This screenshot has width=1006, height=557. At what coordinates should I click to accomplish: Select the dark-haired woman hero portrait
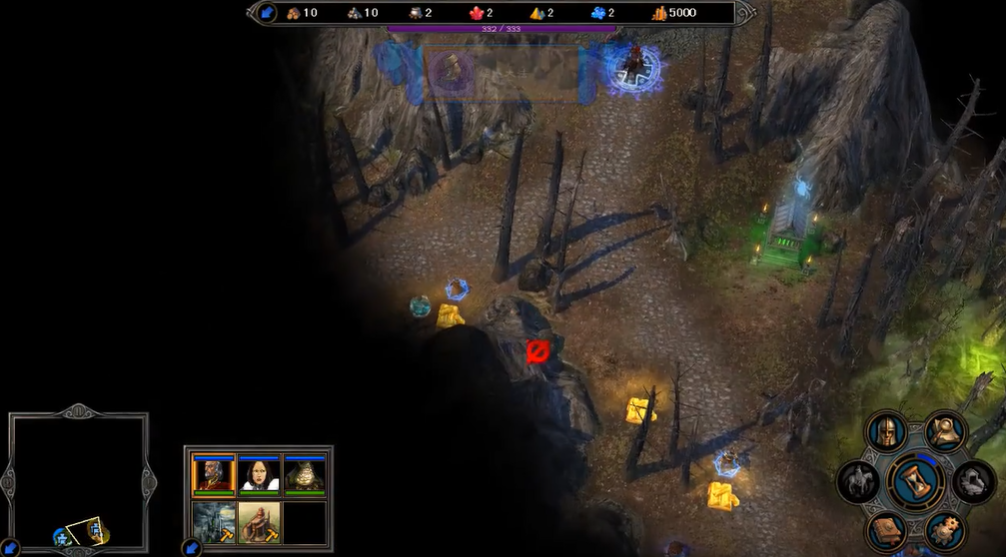point(259,475)
